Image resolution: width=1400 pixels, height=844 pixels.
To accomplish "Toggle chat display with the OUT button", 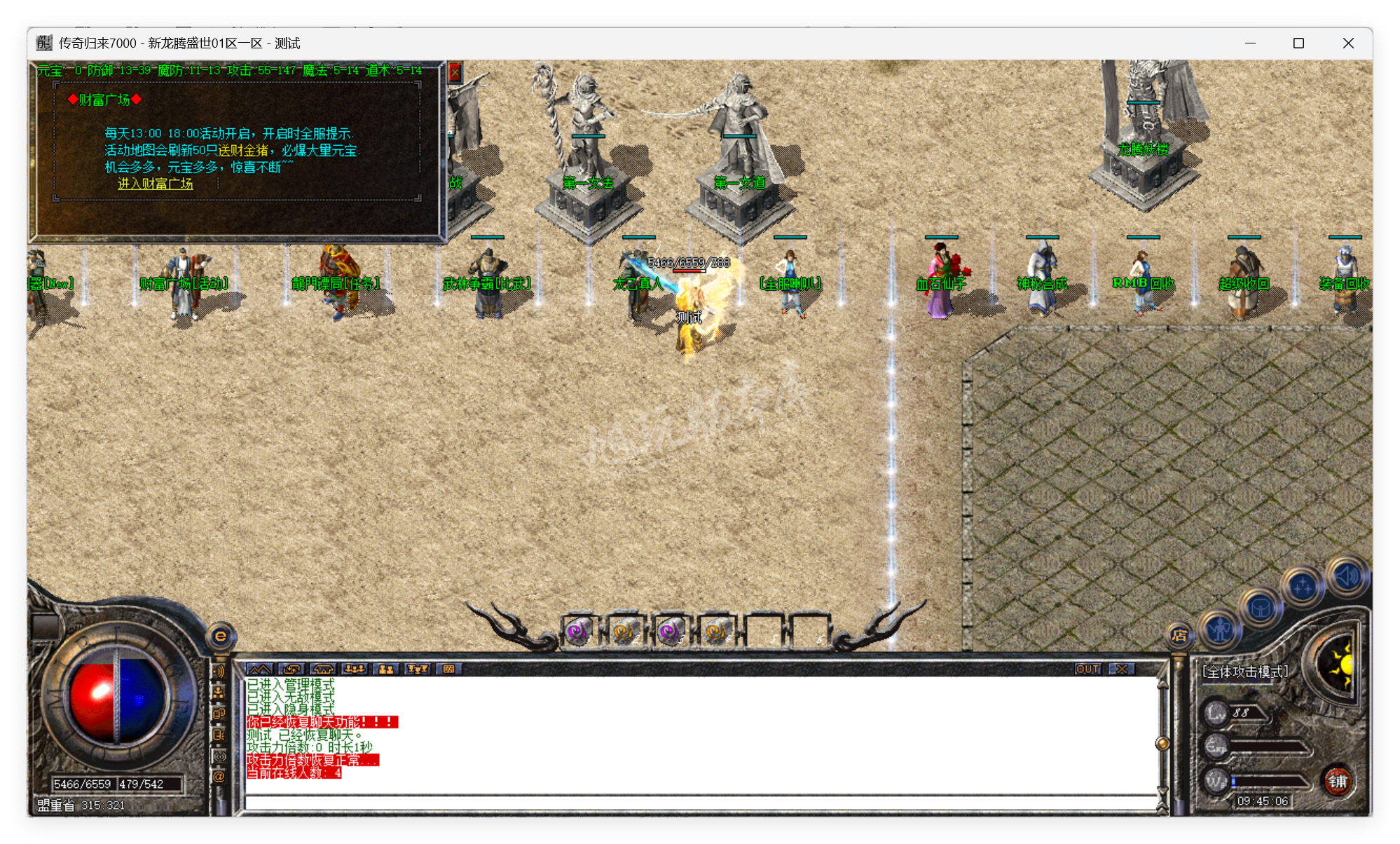I will (1087, 669).
